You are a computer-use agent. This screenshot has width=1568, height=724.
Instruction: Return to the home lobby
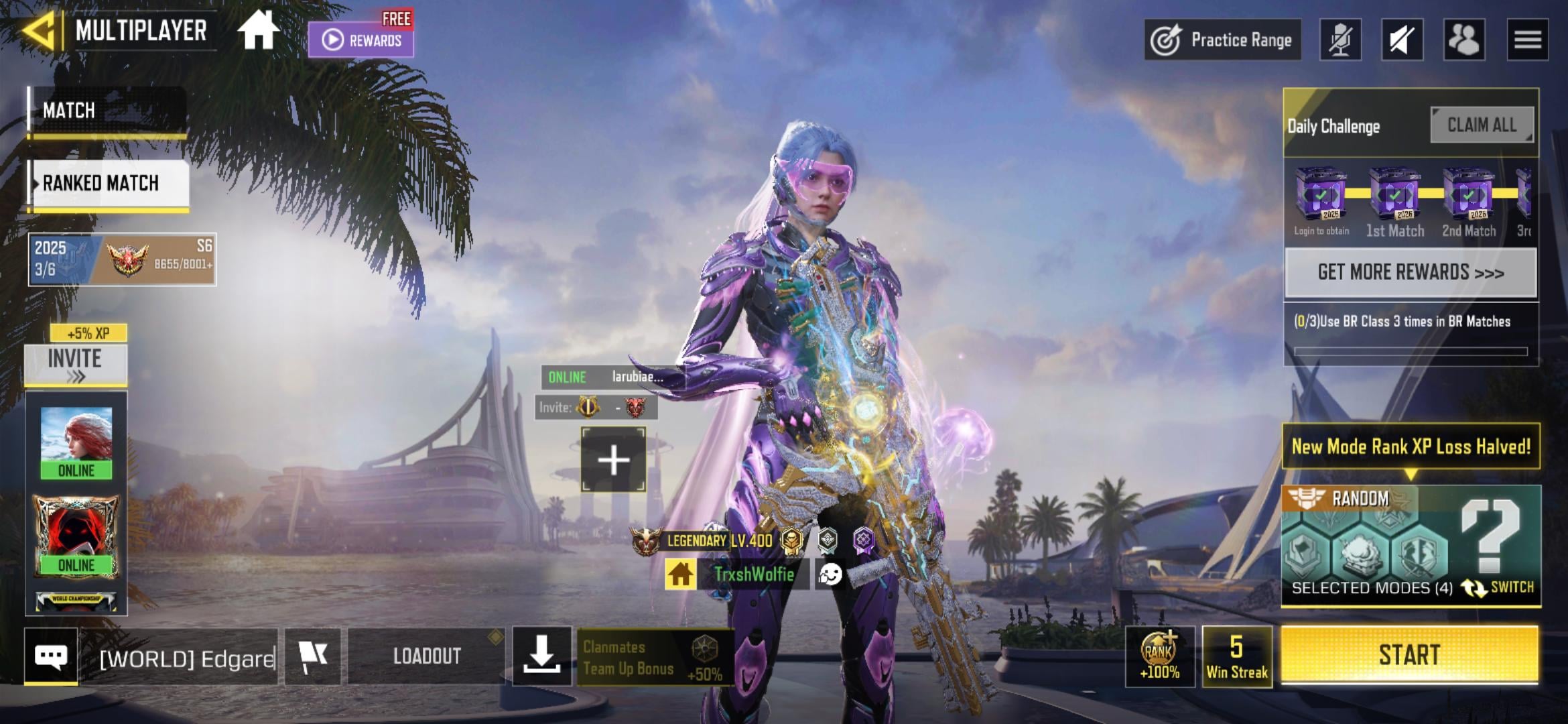(258, 32)
